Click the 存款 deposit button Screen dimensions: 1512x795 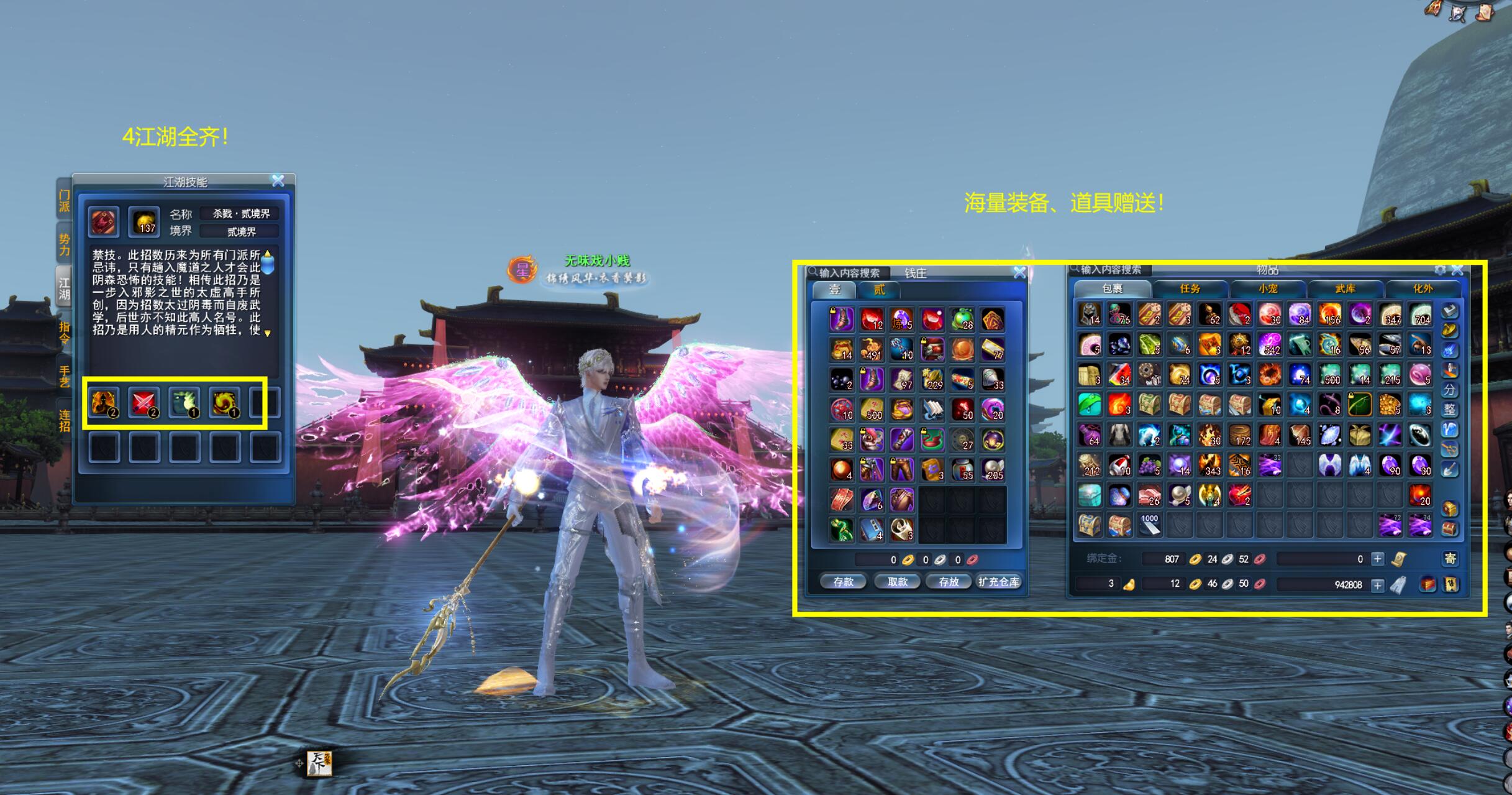click(x=843, y=582)
